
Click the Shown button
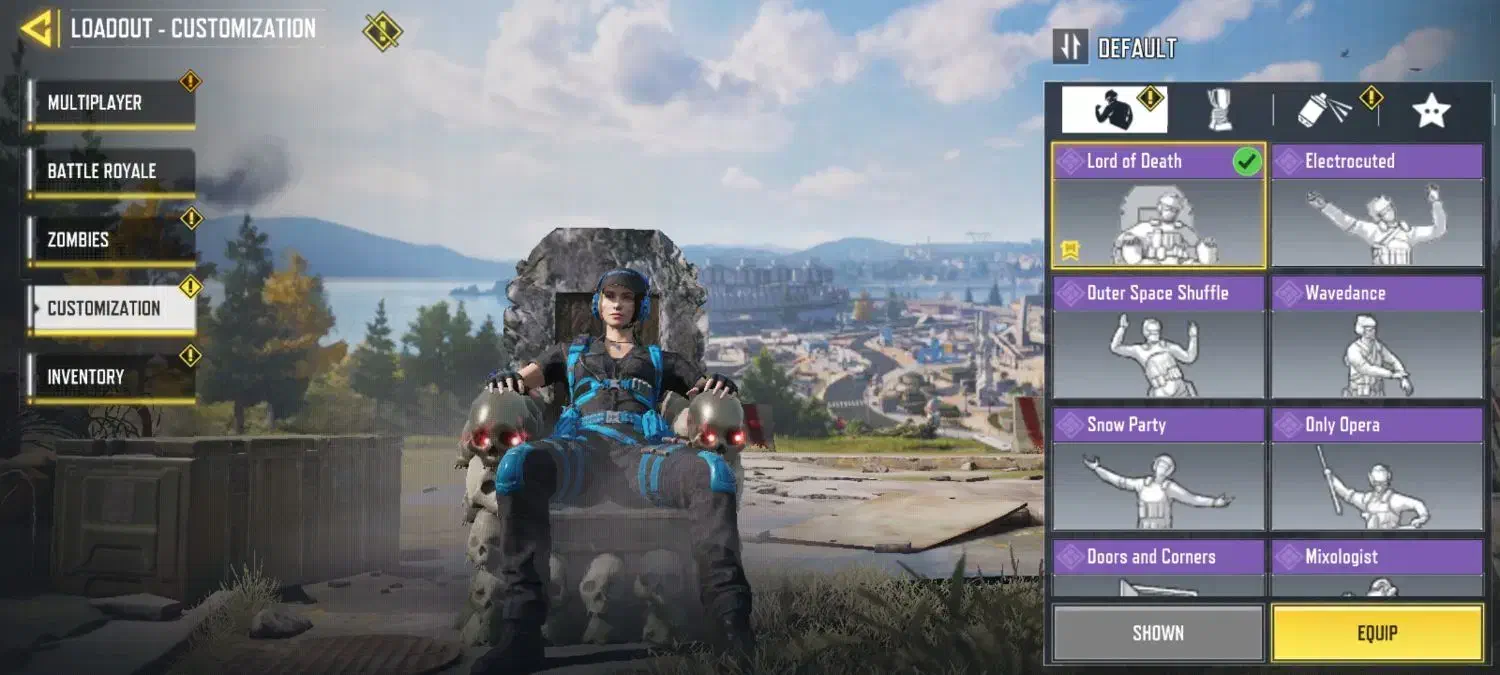pyautogui.click(x=1158, y=633)
